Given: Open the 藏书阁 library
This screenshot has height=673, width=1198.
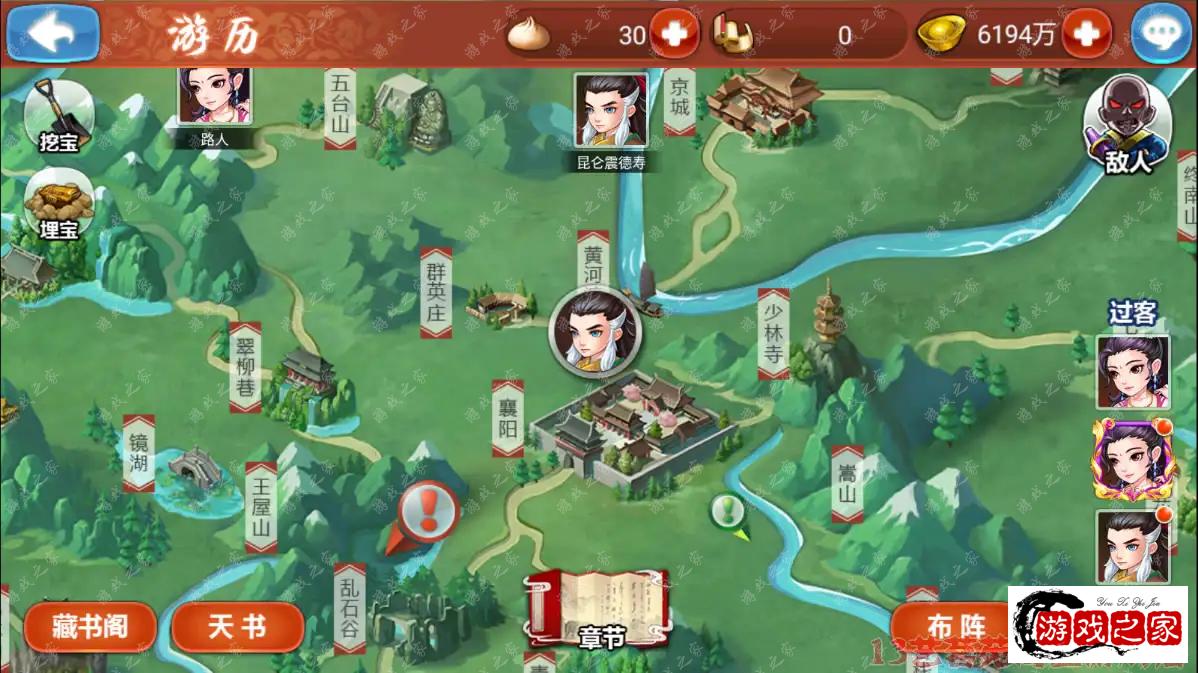Looking at the screenshot, I should pyautogui.click(x=90, y=627).
